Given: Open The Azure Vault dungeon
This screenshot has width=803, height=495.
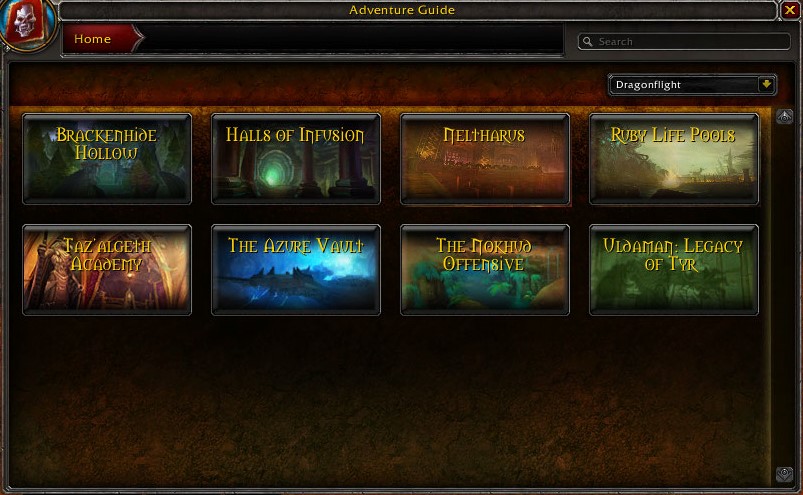Looking at the screenshot, I should click(x=296, y=269).
